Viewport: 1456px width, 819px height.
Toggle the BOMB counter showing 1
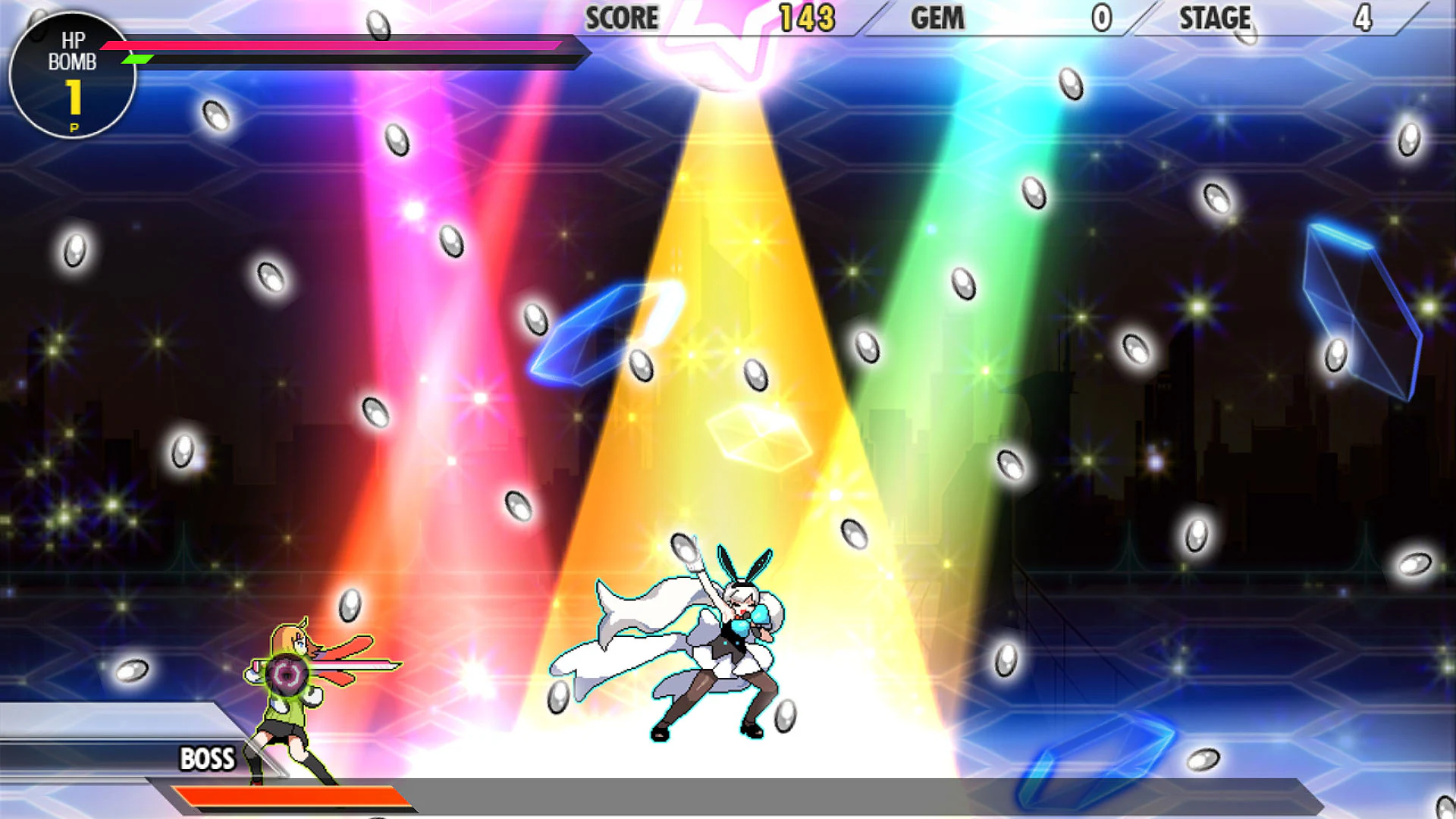point(74,99)
